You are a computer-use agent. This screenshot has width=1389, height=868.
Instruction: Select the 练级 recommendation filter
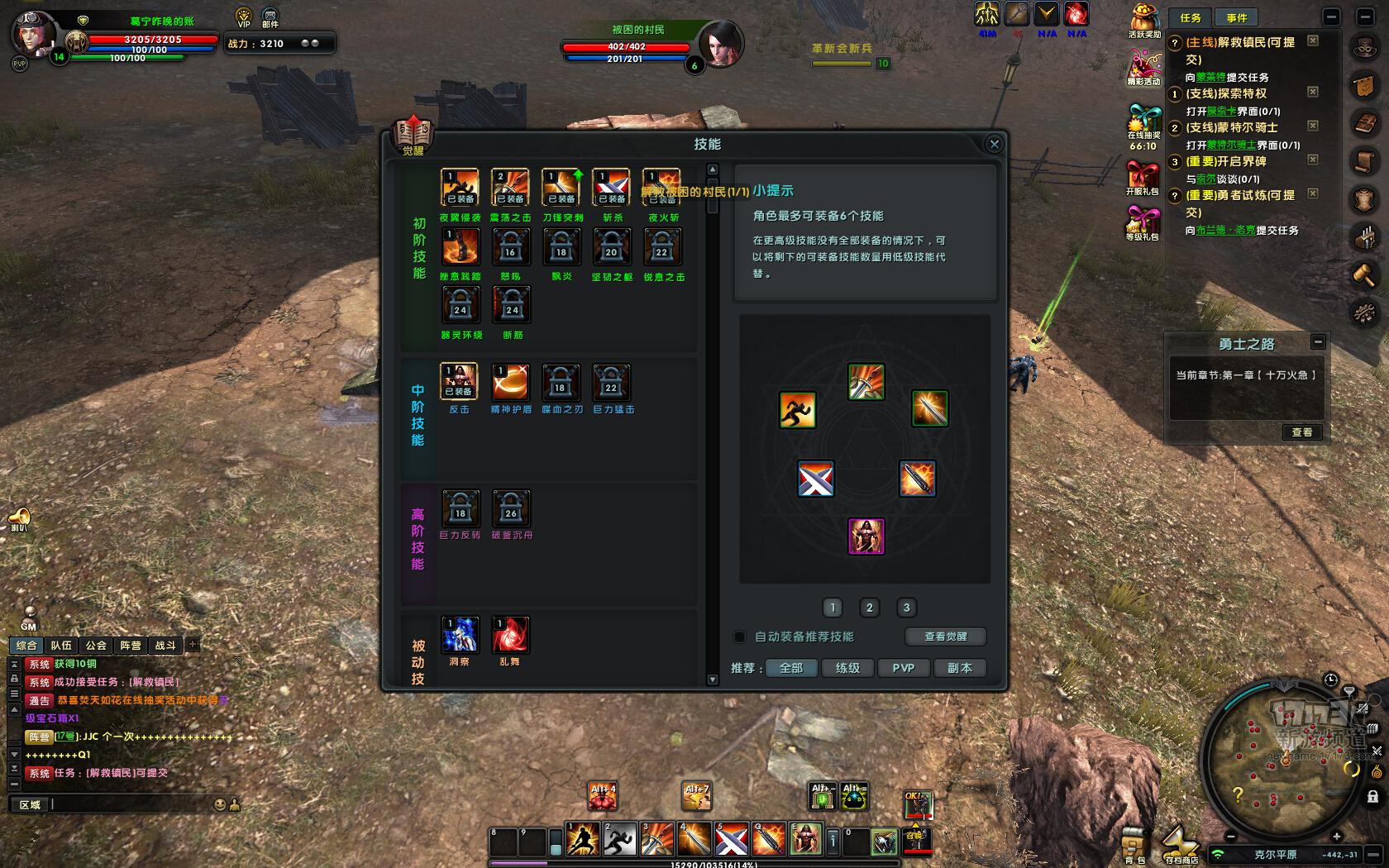coord(847,668)
